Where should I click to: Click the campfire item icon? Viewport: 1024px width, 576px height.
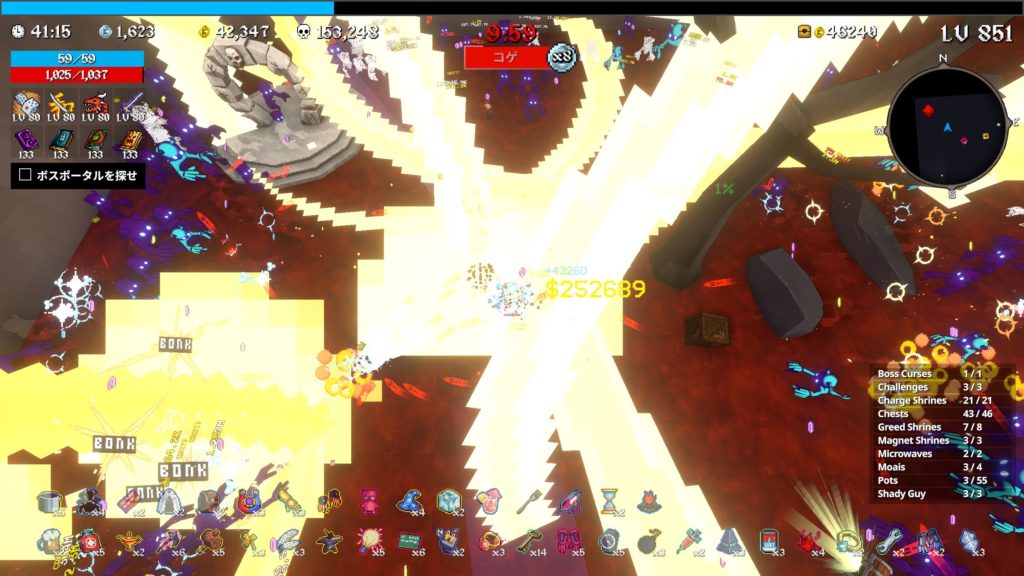click(648, 500)
